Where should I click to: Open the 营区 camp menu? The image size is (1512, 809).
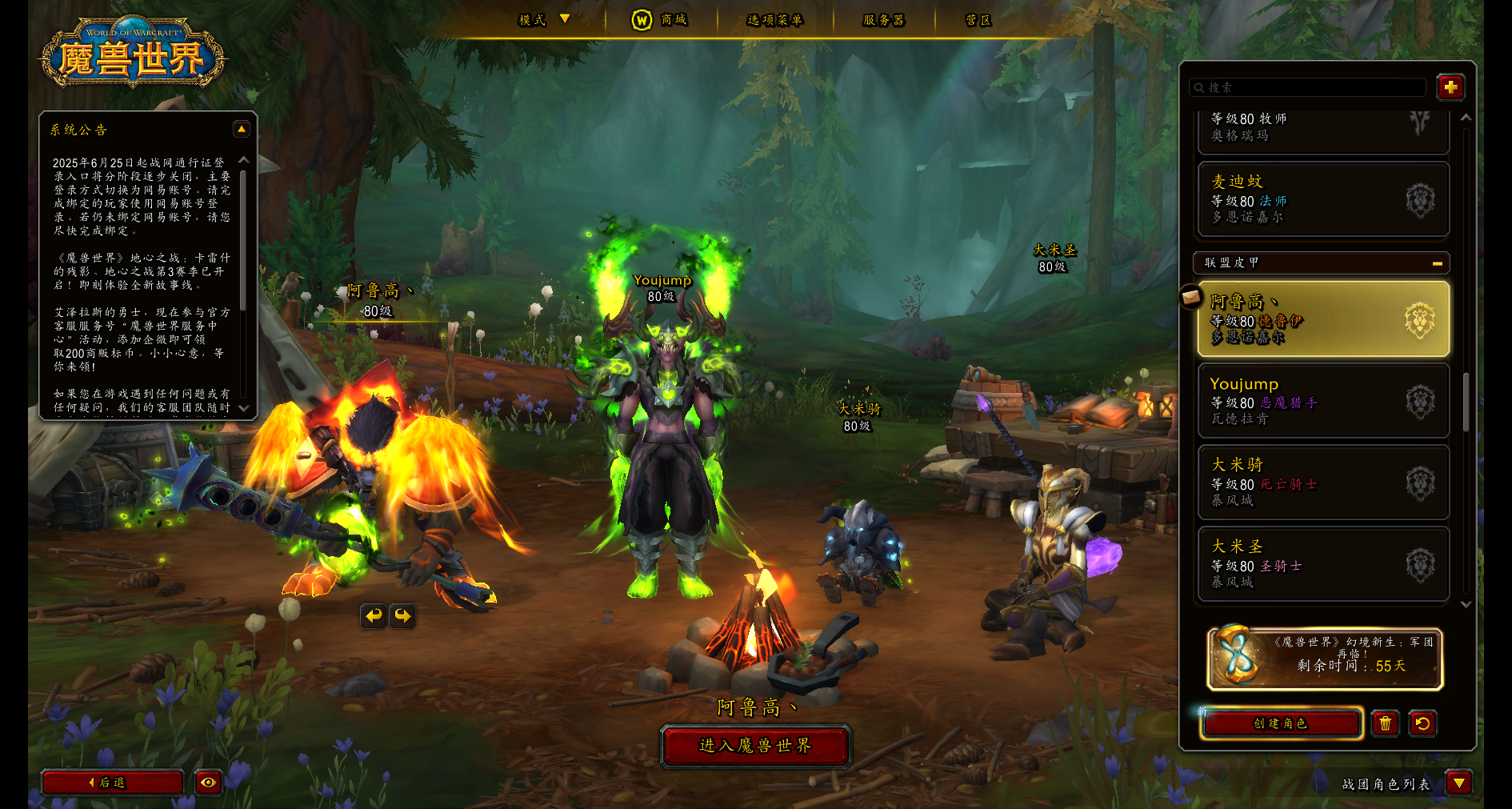(x=978, y=20)
